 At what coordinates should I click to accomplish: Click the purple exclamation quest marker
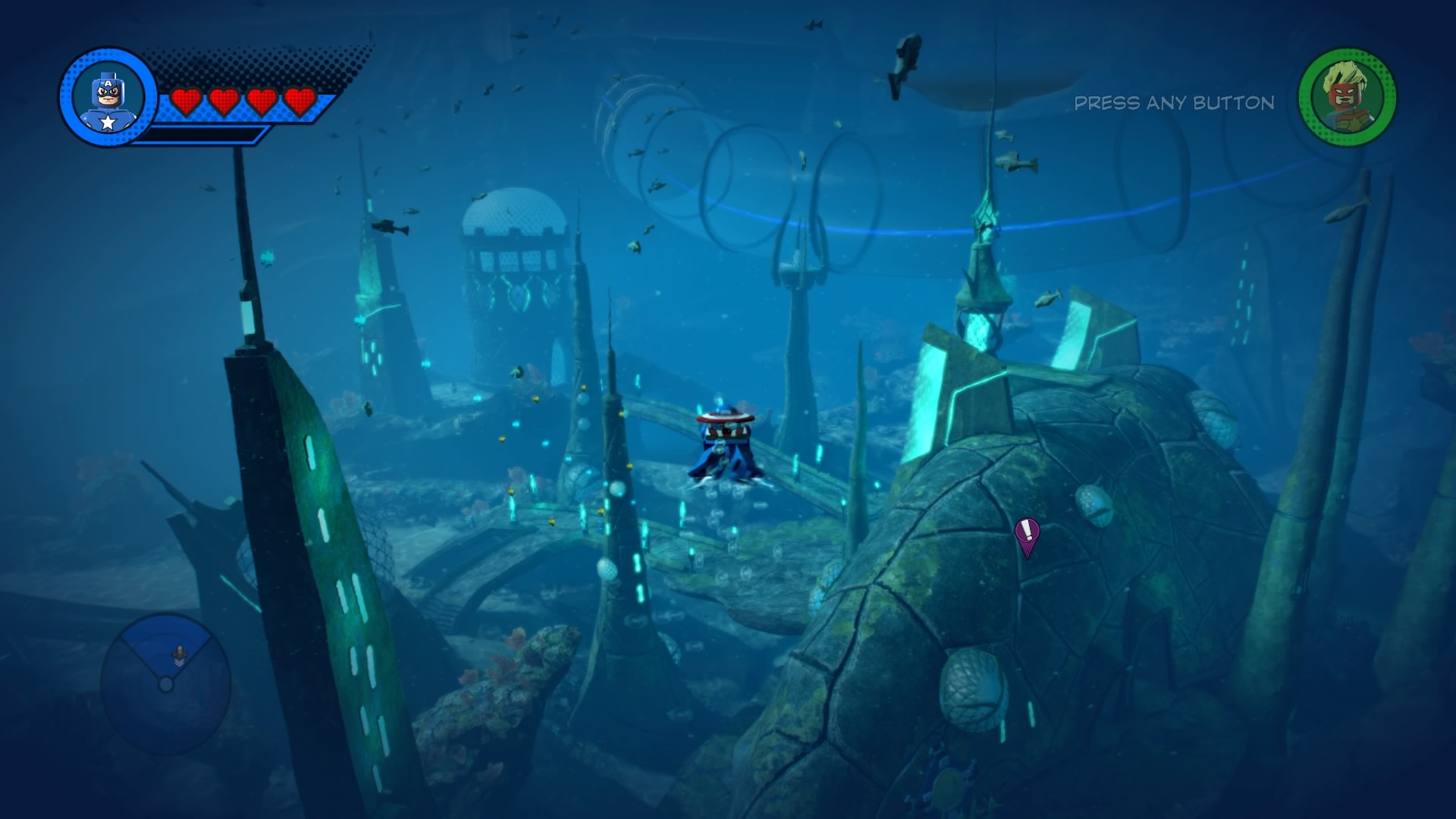point(1027,534)
